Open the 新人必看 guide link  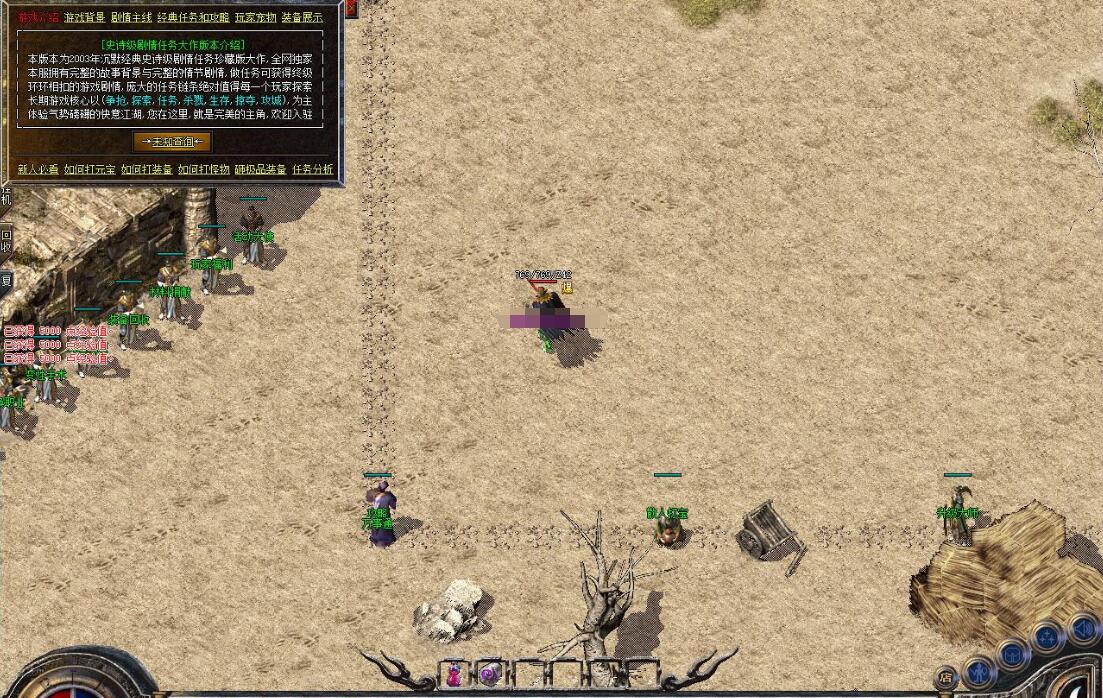[x=38, y=170]
